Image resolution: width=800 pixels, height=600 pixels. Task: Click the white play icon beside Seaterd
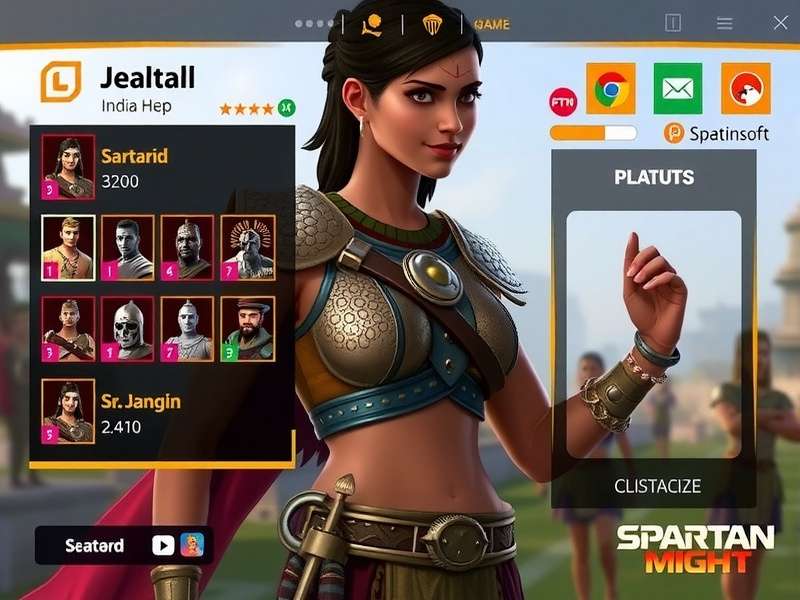pos(162,546)
